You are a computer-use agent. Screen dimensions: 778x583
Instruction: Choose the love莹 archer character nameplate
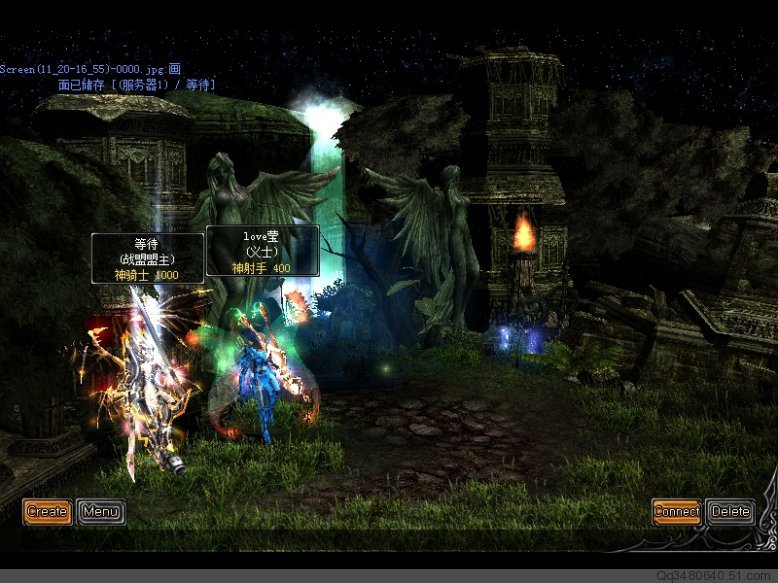[x=262, y=251]
